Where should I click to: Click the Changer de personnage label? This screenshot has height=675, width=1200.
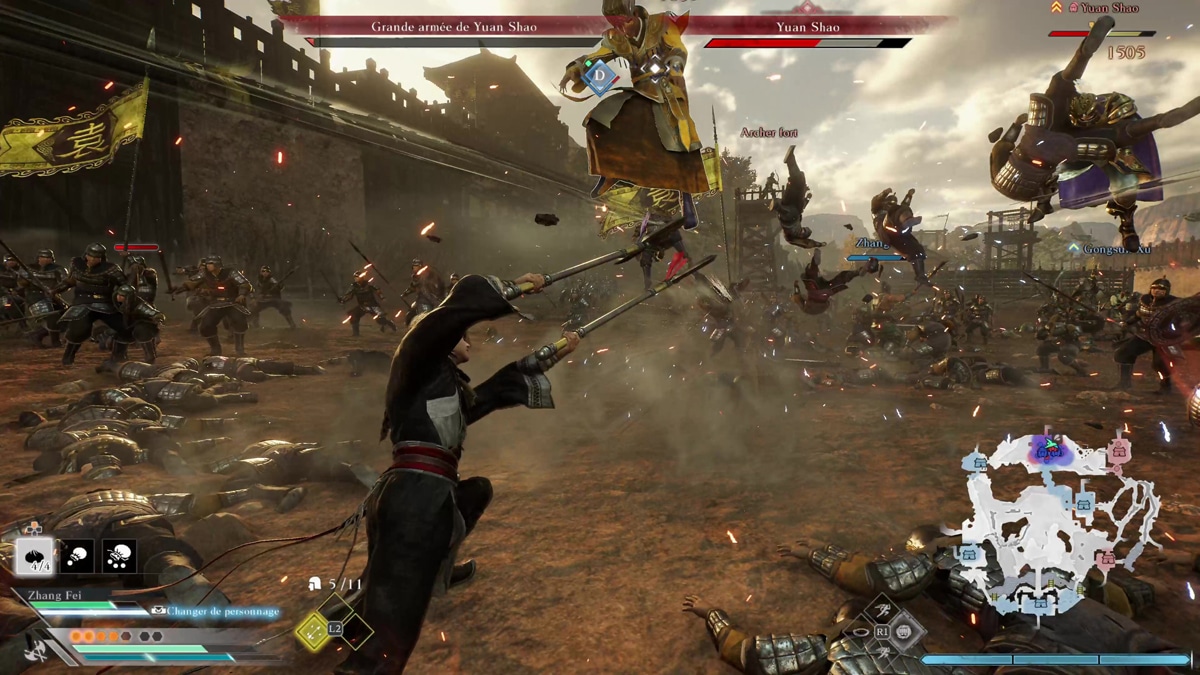[x=222, y=611]
